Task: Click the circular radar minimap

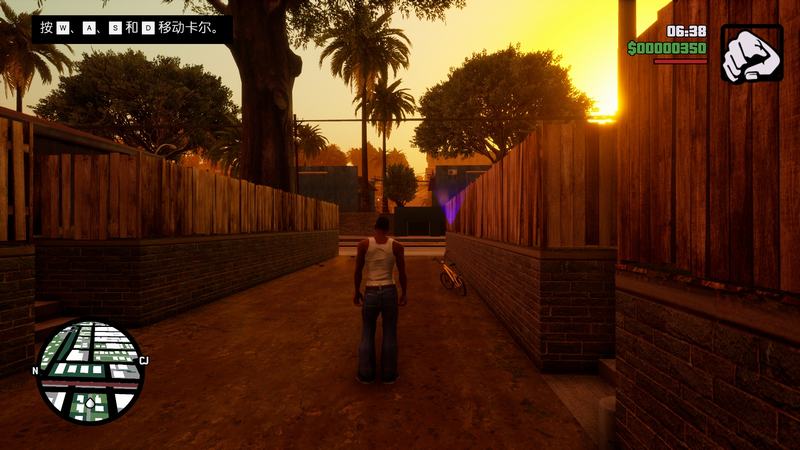Action: tap(89, 371)
